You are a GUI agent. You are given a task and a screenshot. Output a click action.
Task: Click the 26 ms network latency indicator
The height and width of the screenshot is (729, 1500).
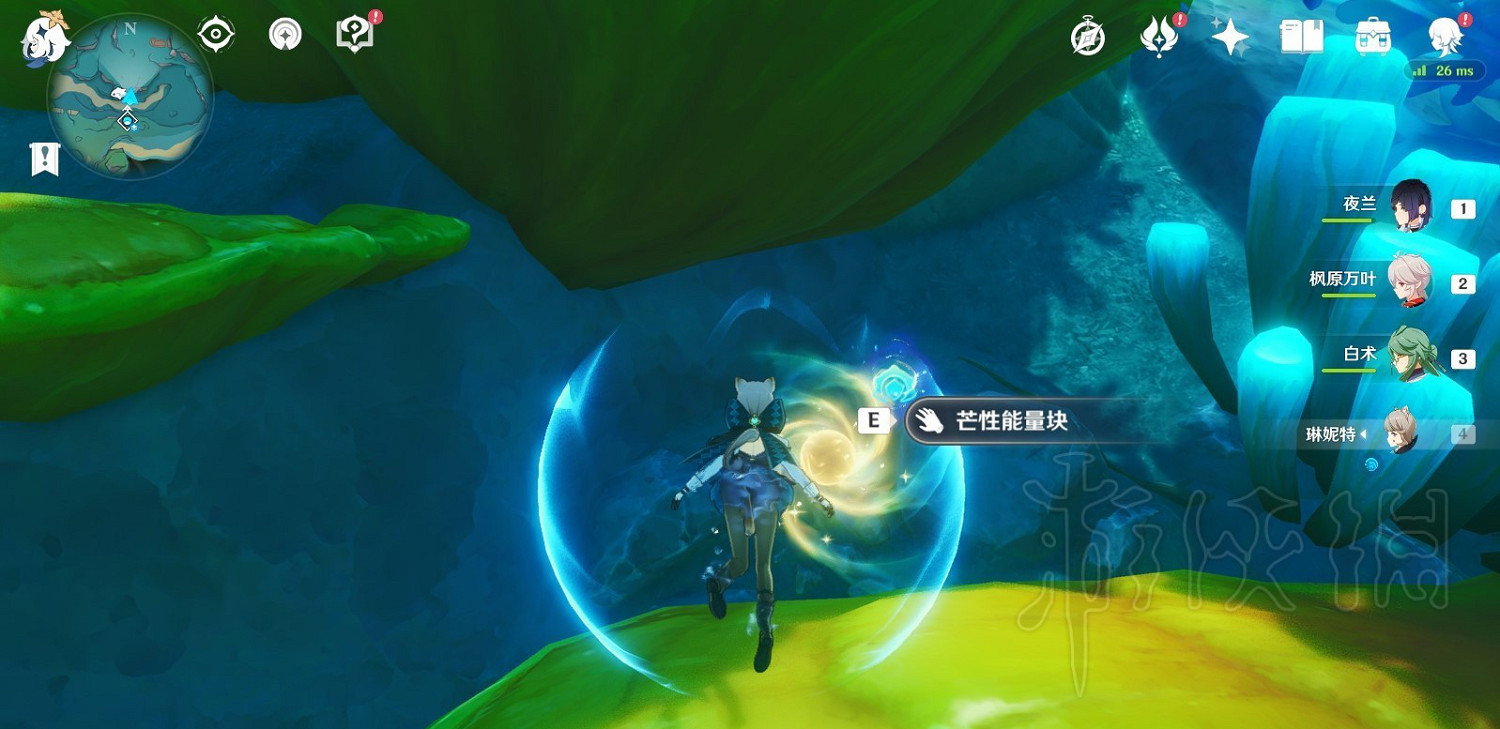click(1444, 70)
